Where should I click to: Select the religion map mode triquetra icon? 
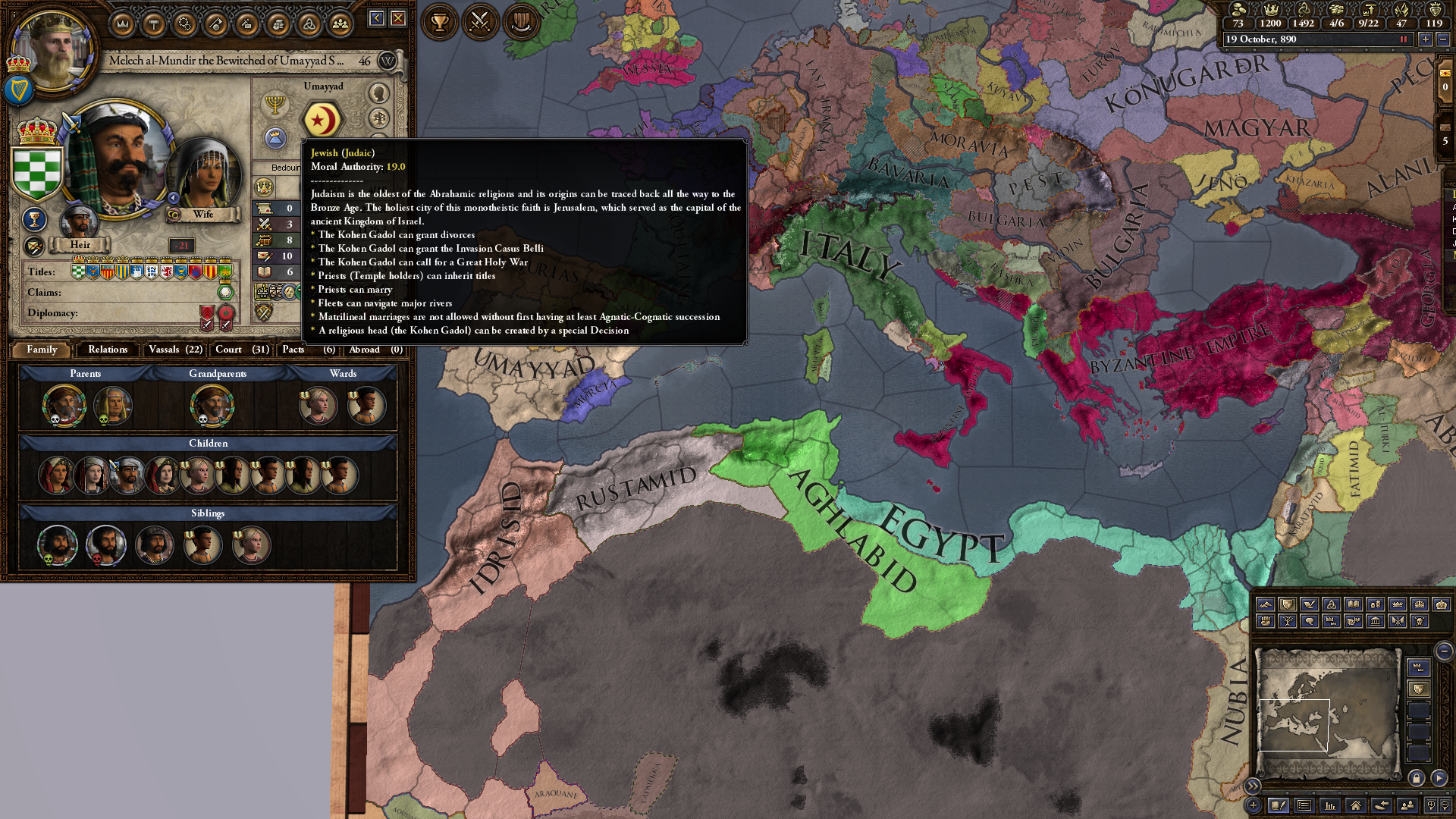[x=1332, y=605]
